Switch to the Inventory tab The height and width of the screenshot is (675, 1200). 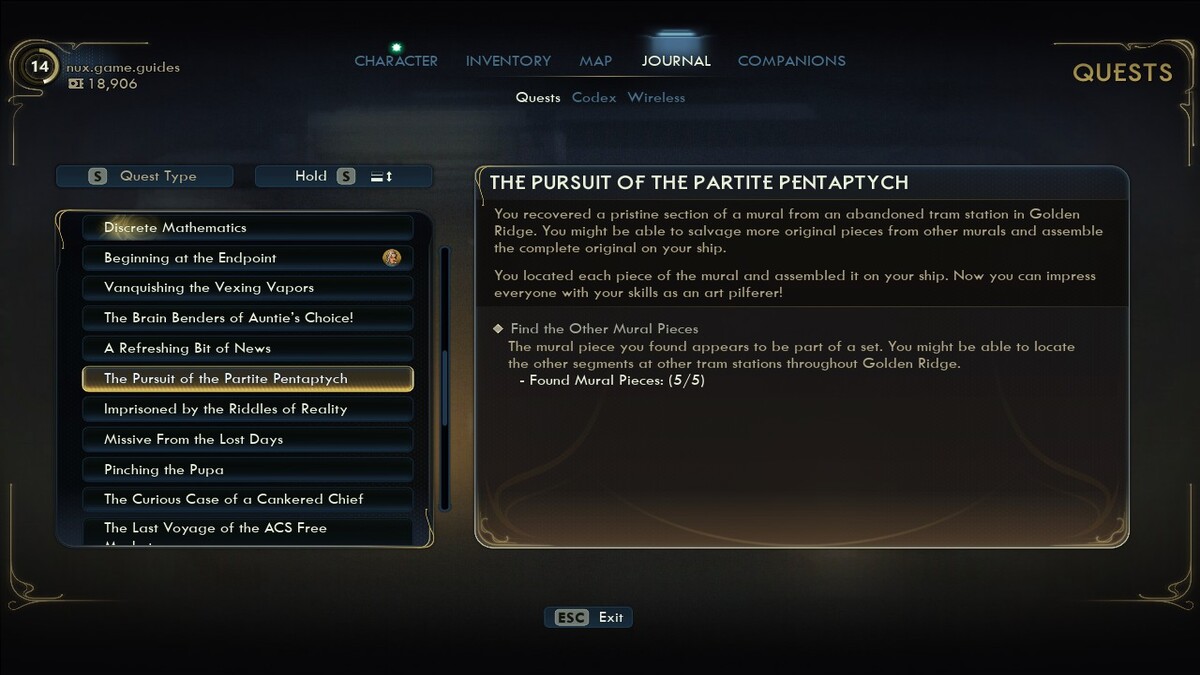[508, 61]
